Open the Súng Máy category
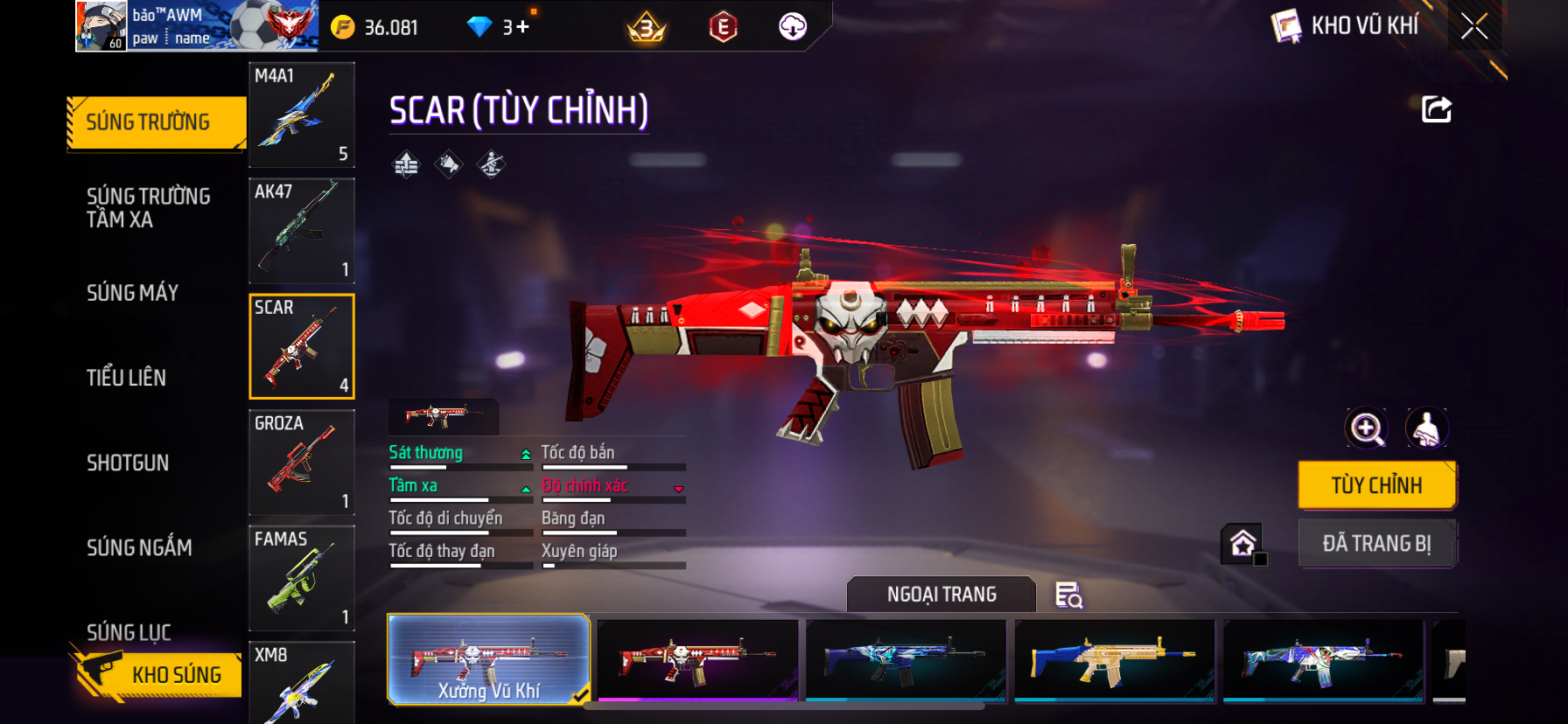Viewport: 1568px width, 724px height. pyautogui.click(x=133, y=293)
